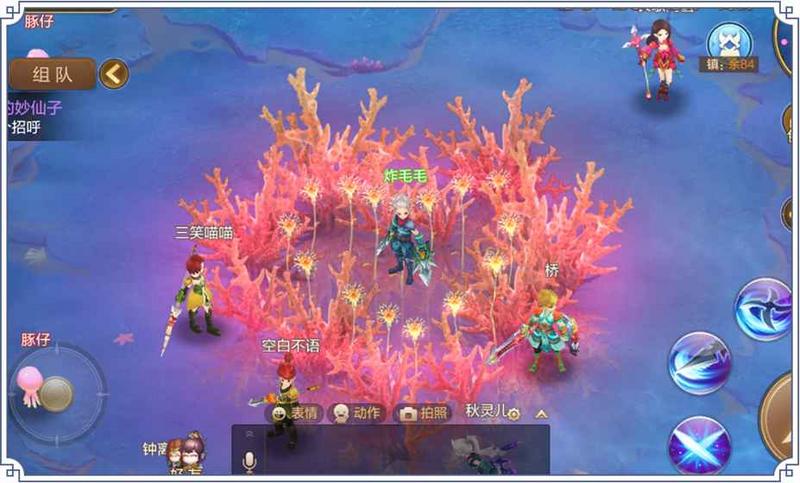
Task: Activate the crescent slash skill
Action: [x=763, y=308]
